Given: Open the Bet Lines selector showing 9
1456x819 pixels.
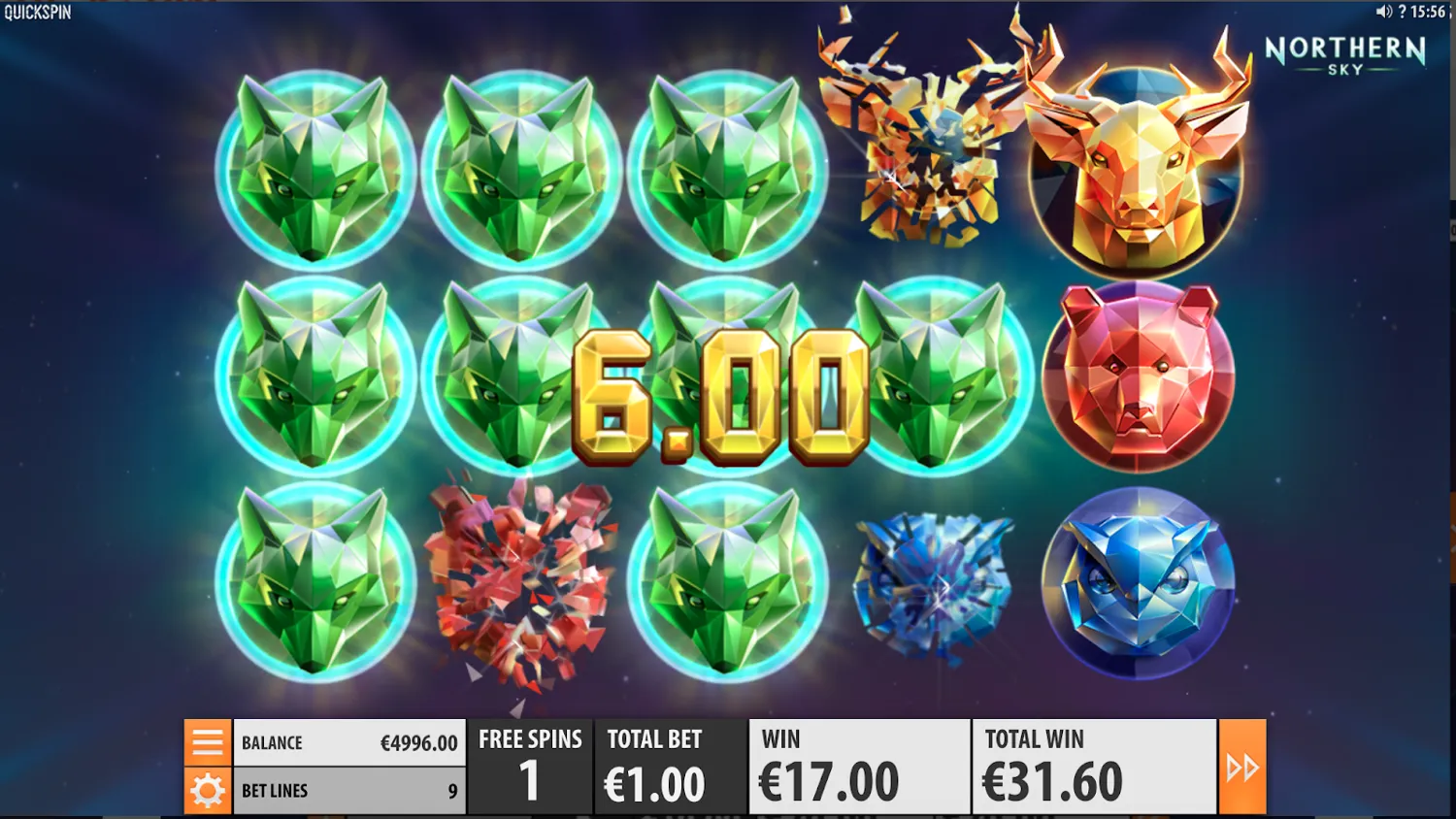Looking at the screenshot, I should tap(349, 790).
